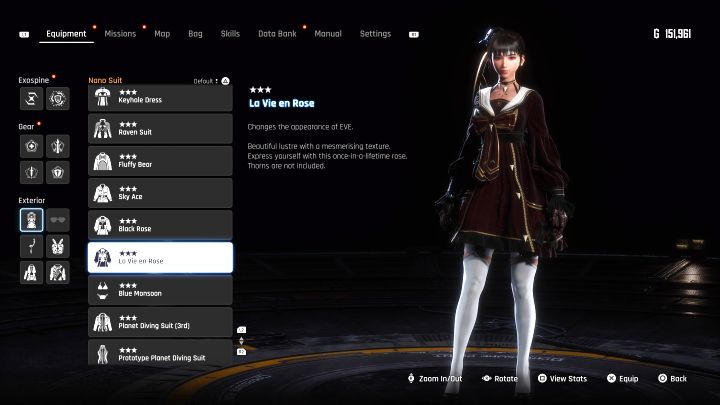Switch to the Manual tab
720x405 pixels.
coord(328,34)
